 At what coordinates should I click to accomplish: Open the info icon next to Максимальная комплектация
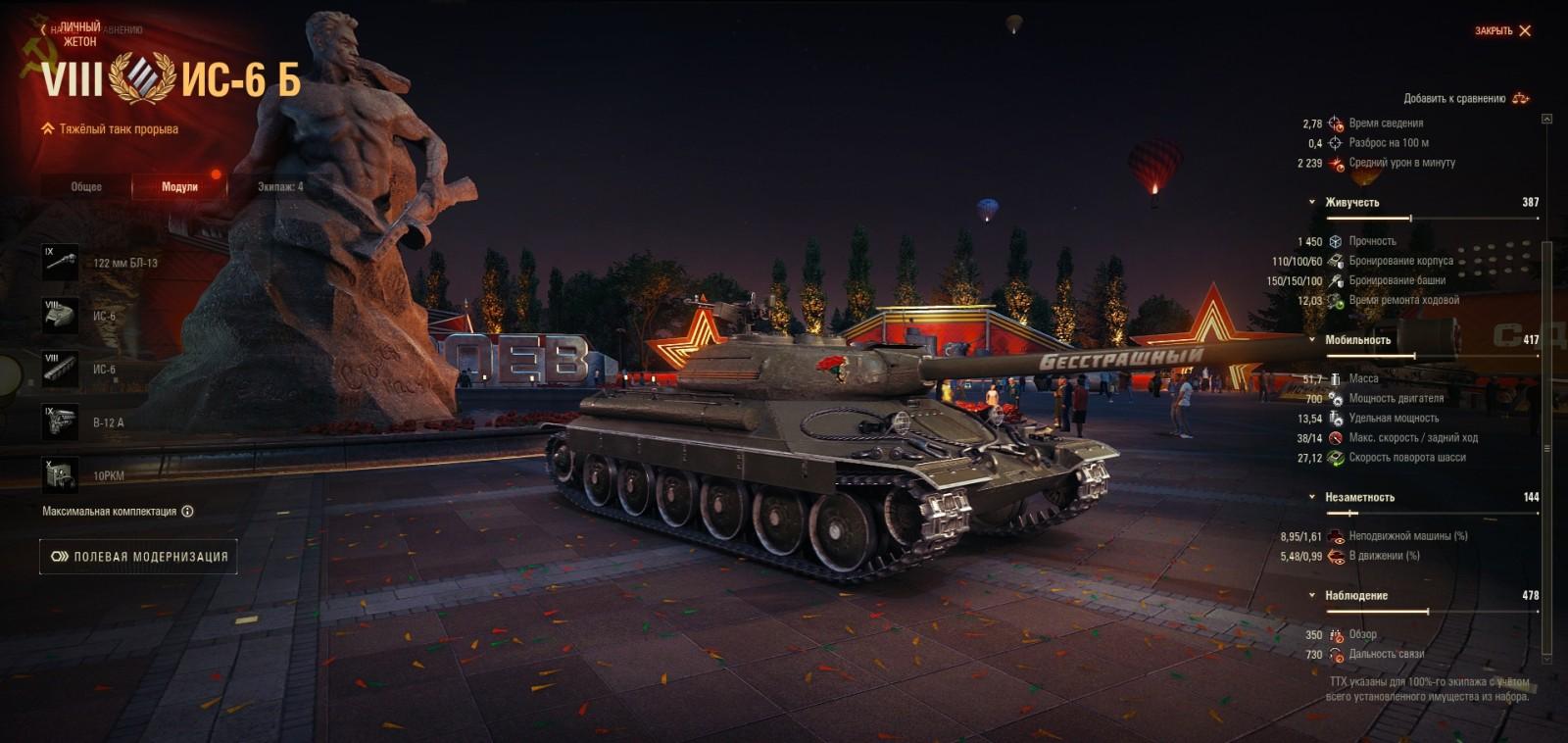(189, 509)
